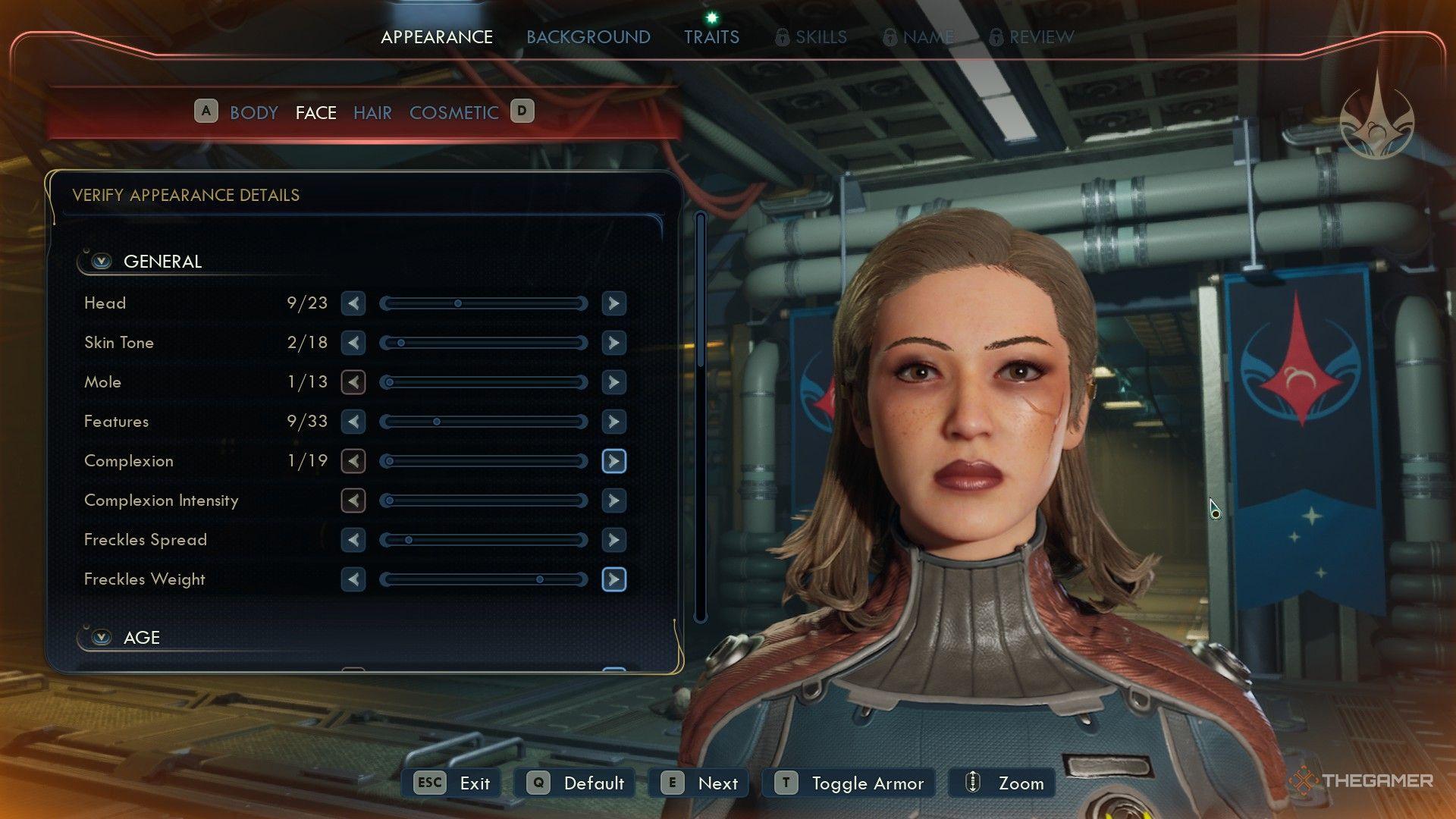The image size is (1456, 819).
Task: Switch to the BACKGROUND tab
Action: point(588,36)
